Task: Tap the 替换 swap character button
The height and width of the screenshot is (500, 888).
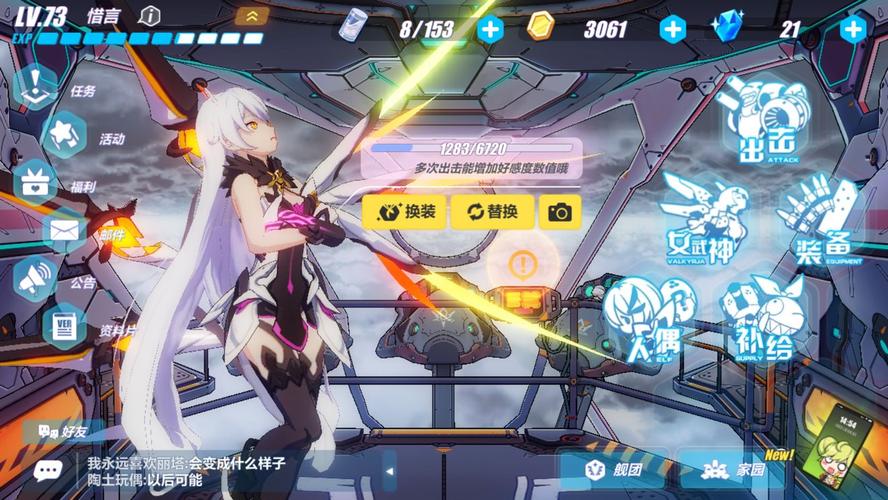Action: point(490,212)
